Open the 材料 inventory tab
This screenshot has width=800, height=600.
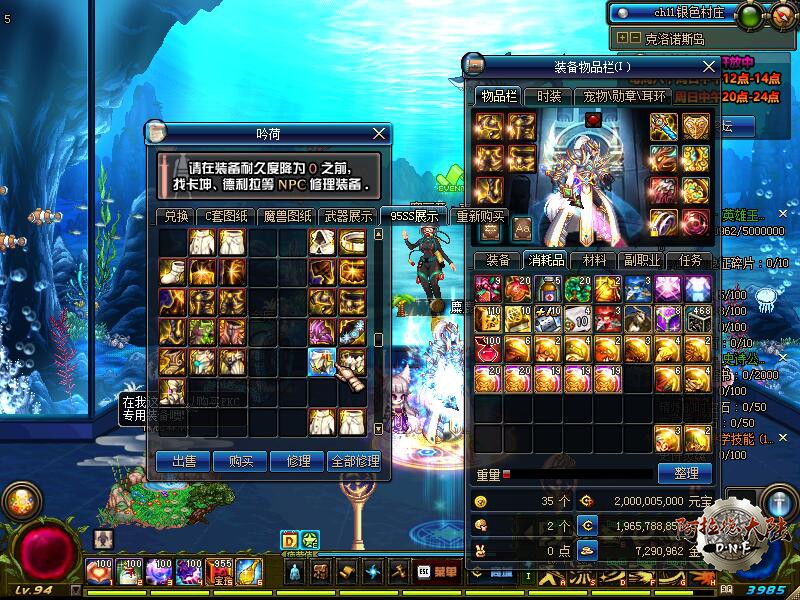pyautogui.click(x=593, y=260)
